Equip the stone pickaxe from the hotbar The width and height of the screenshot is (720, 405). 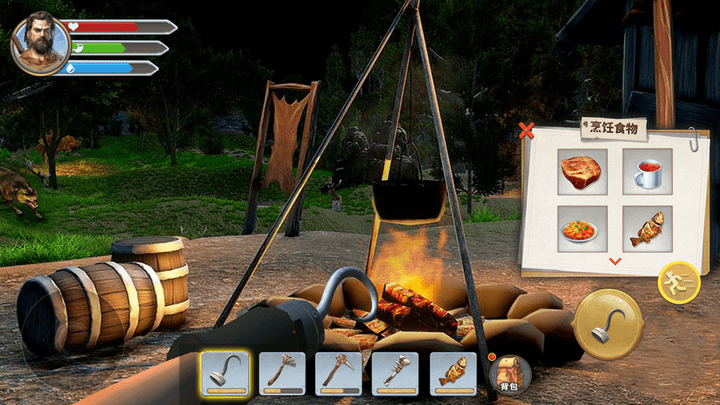pyautogui.click(x=339, y=373)
